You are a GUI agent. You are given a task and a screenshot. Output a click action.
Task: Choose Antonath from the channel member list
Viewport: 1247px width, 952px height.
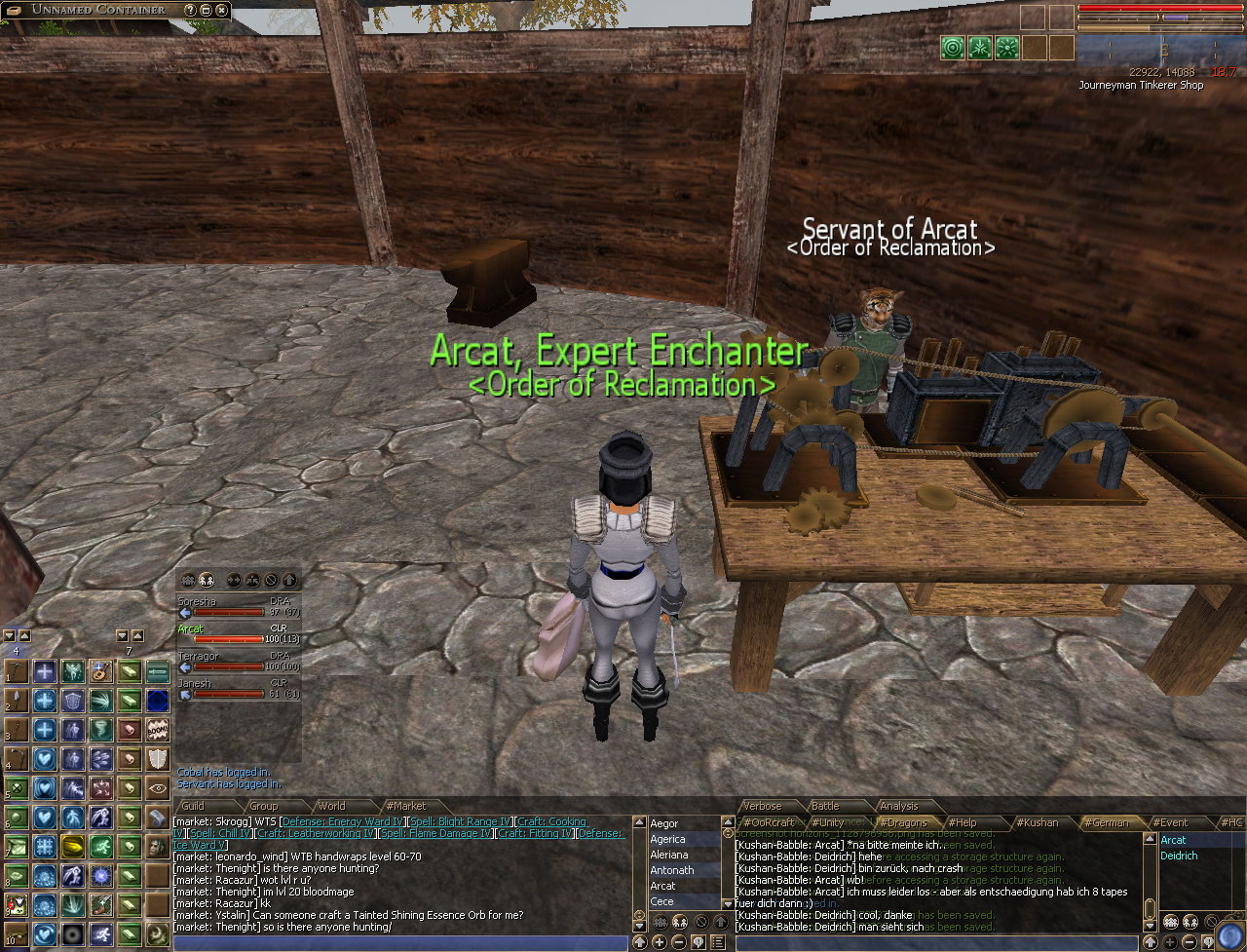(x=672, y=870)
